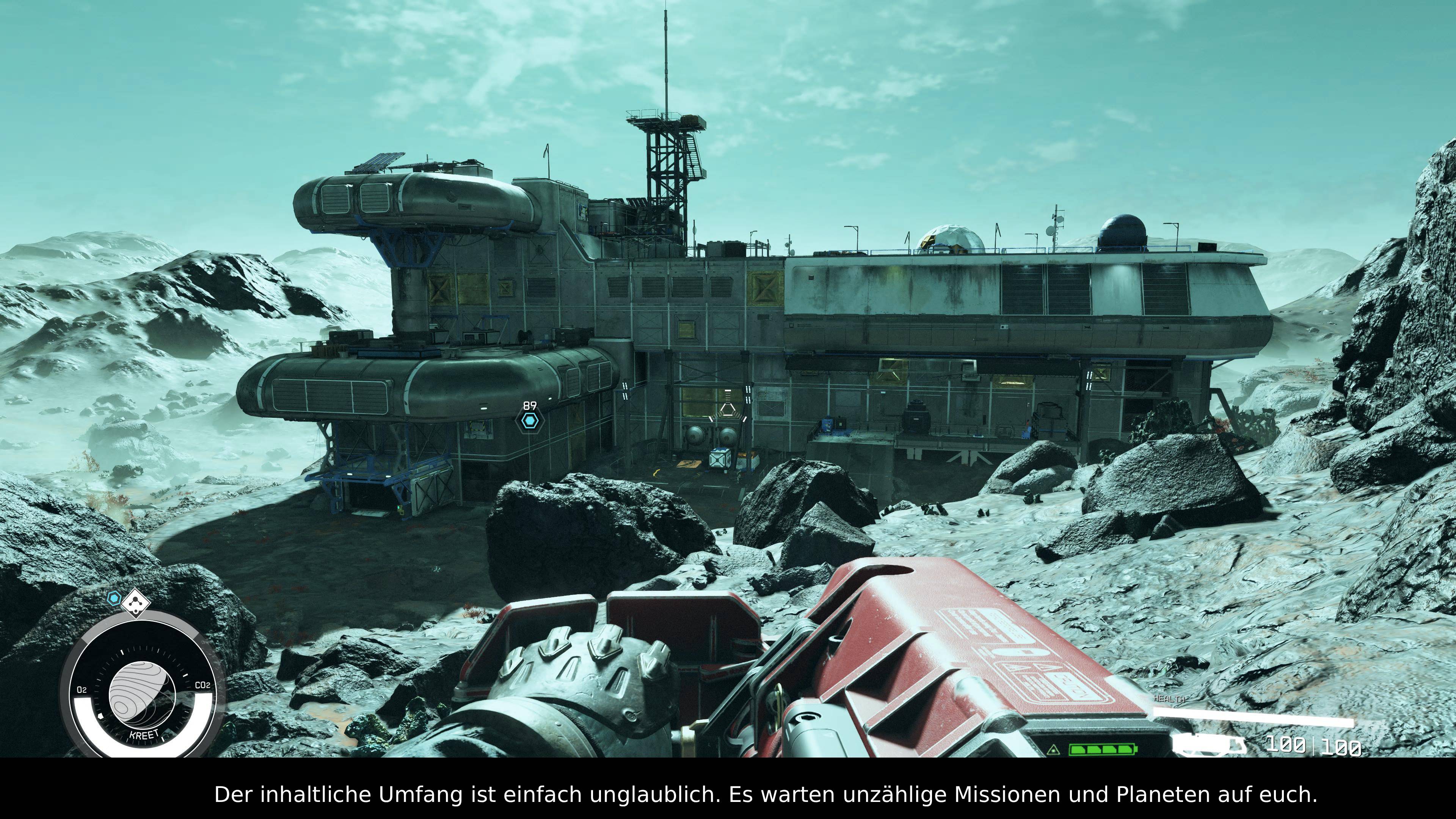The image size is (1456, 819).
Task: Click the small blue hexagon above the compass
Action: 115,598
